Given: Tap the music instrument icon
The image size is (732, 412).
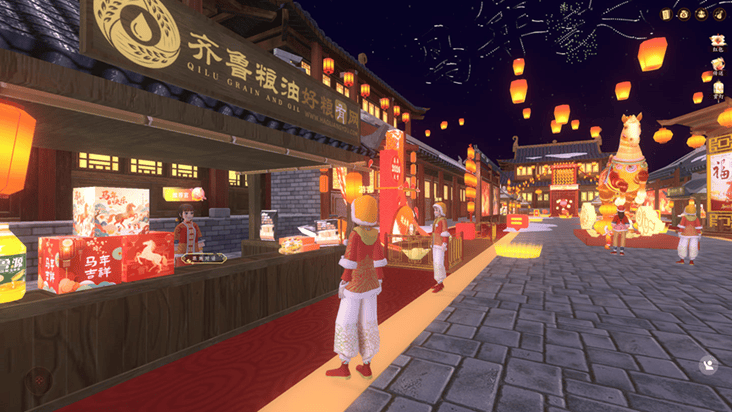Looking at the screenshot, I should 718,14.
